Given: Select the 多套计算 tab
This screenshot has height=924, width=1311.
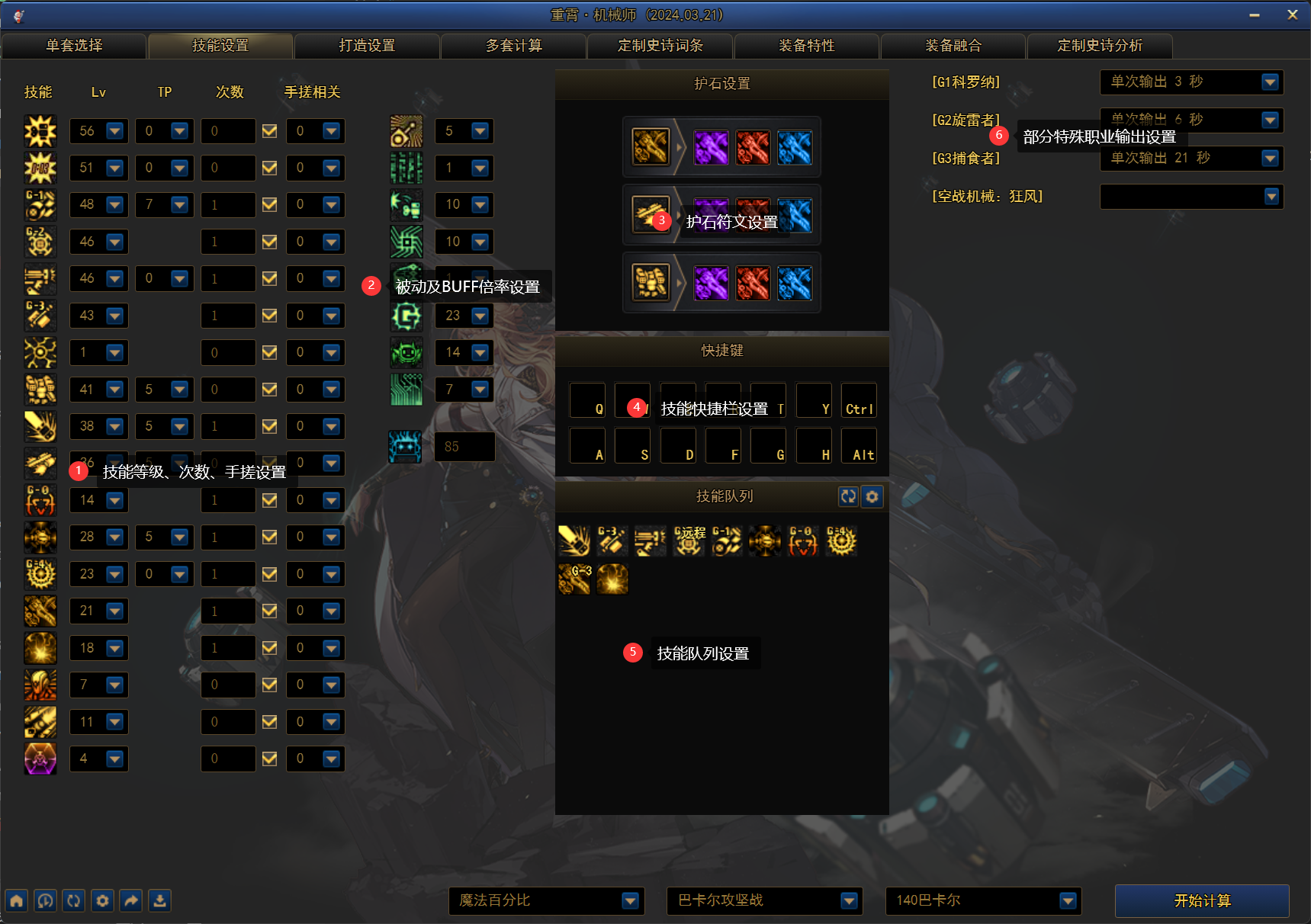Looking at the screenshot, I should (514, 46).
